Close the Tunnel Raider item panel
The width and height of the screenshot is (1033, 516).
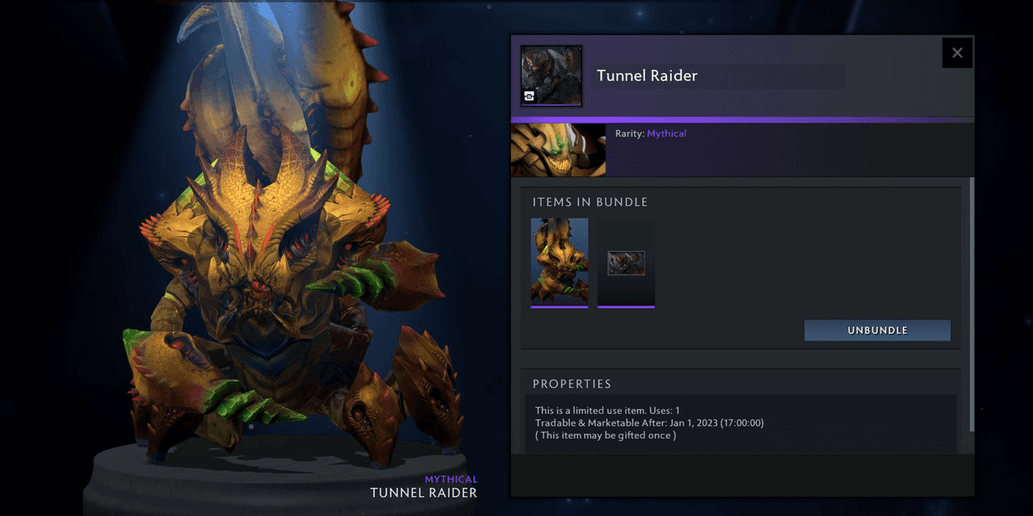pyautogui.click(x=957, y=53)
